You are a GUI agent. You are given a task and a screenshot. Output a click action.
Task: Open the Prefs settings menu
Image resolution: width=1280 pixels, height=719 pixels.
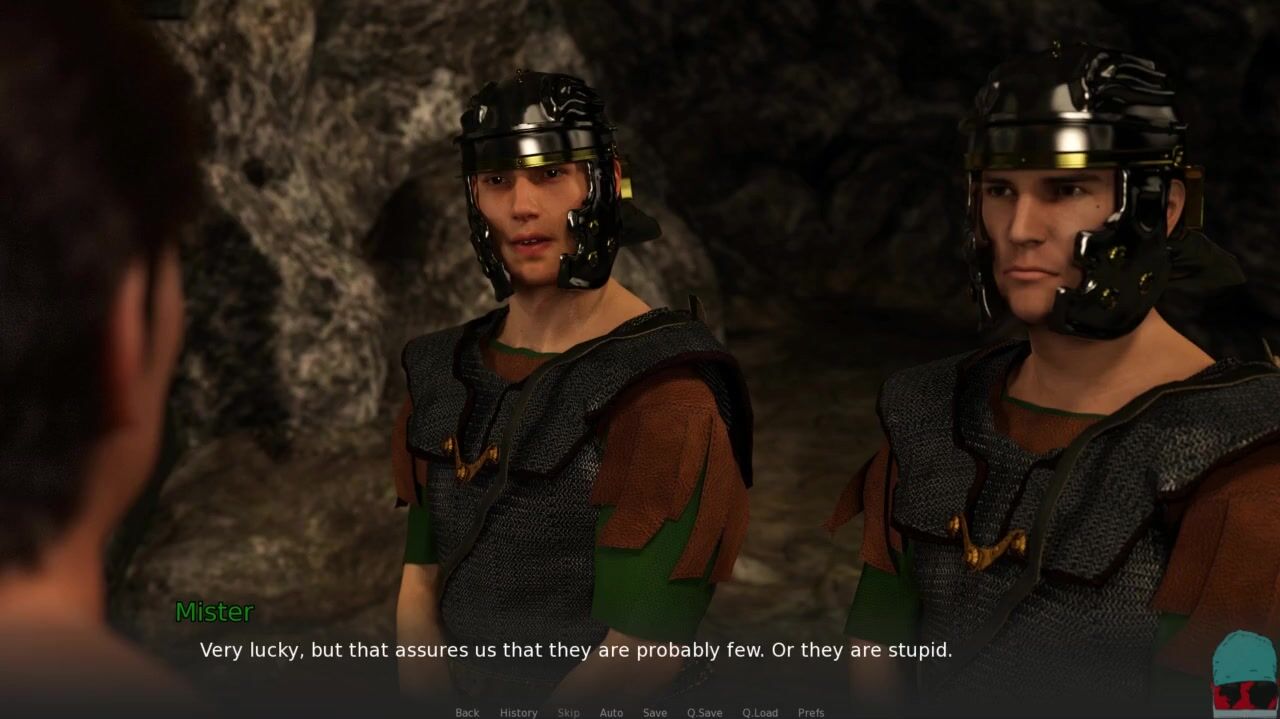click(x=811, y=712)
